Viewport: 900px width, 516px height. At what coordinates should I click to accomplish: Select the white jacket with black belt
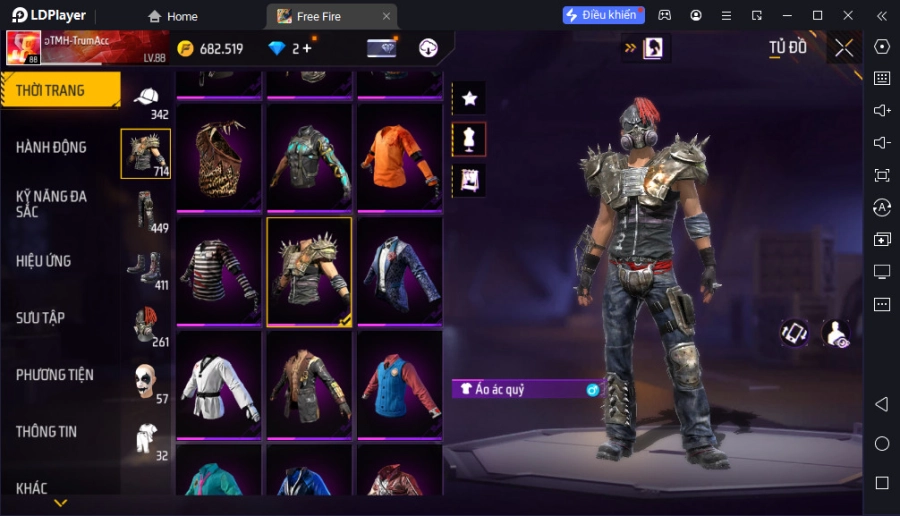[218, 385]
